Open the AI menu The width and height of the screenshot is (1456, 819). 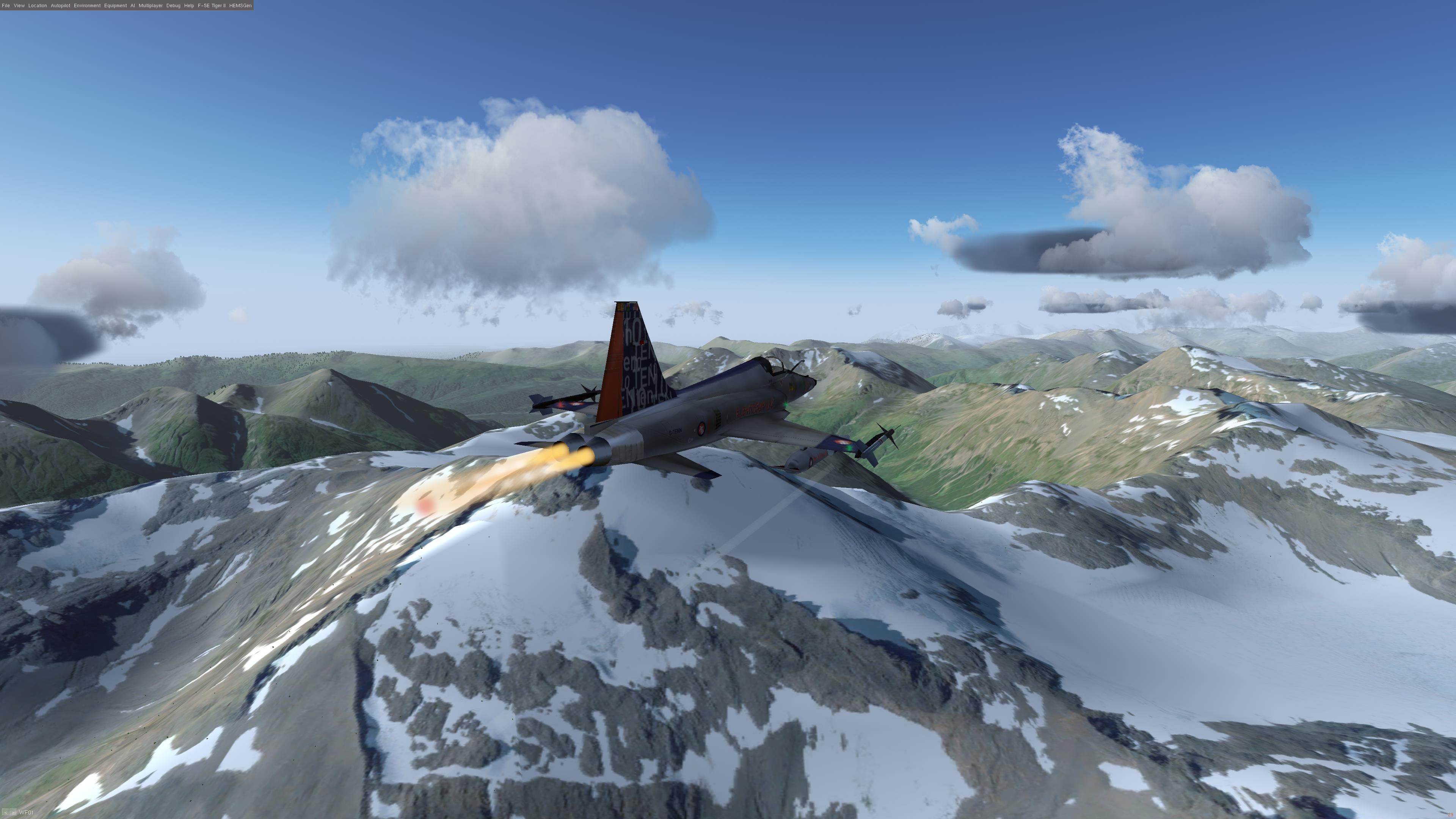(133, 6)
